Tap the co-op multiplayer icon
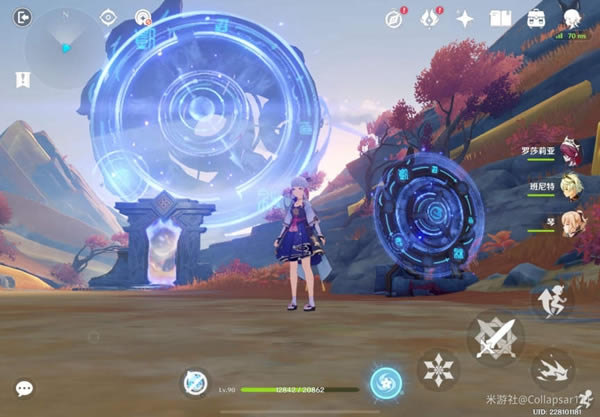The height and width of the screenshot is (417, 600). point(143,17)
